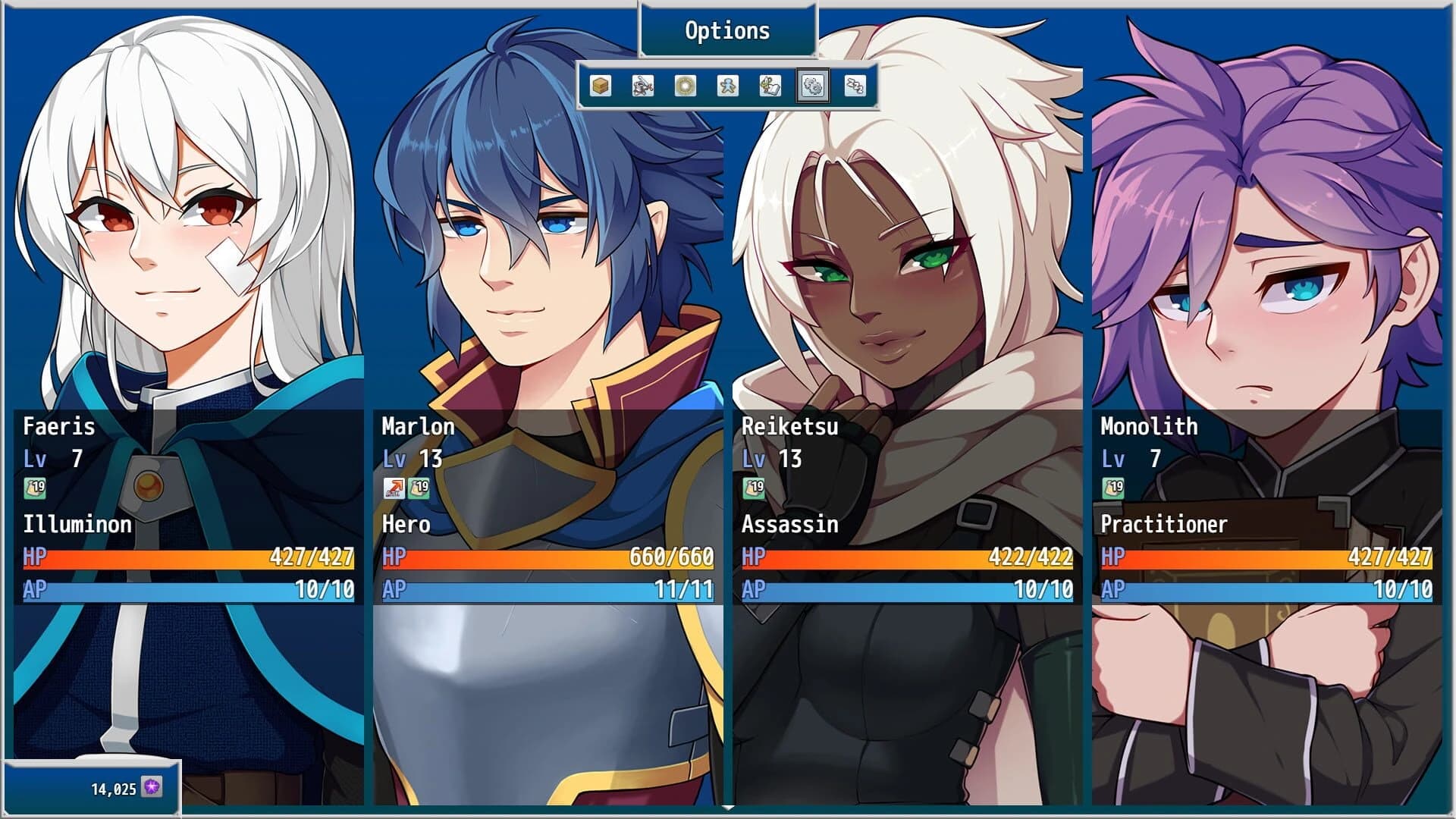Open the quest journal book icon

tap(768, 86)
